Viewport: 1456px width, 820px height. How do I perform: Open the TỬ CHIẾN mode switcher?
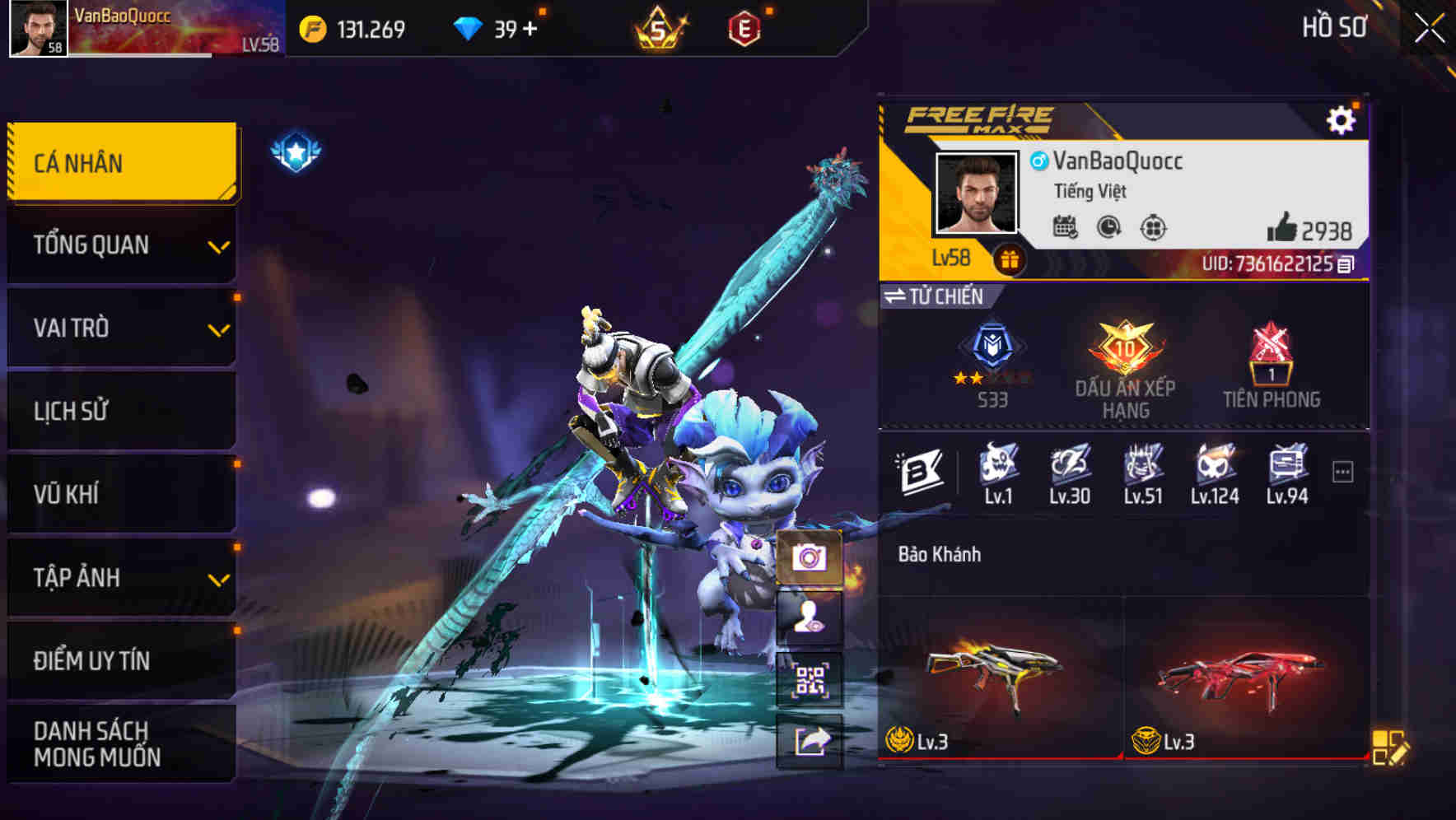tap(935, 297)
